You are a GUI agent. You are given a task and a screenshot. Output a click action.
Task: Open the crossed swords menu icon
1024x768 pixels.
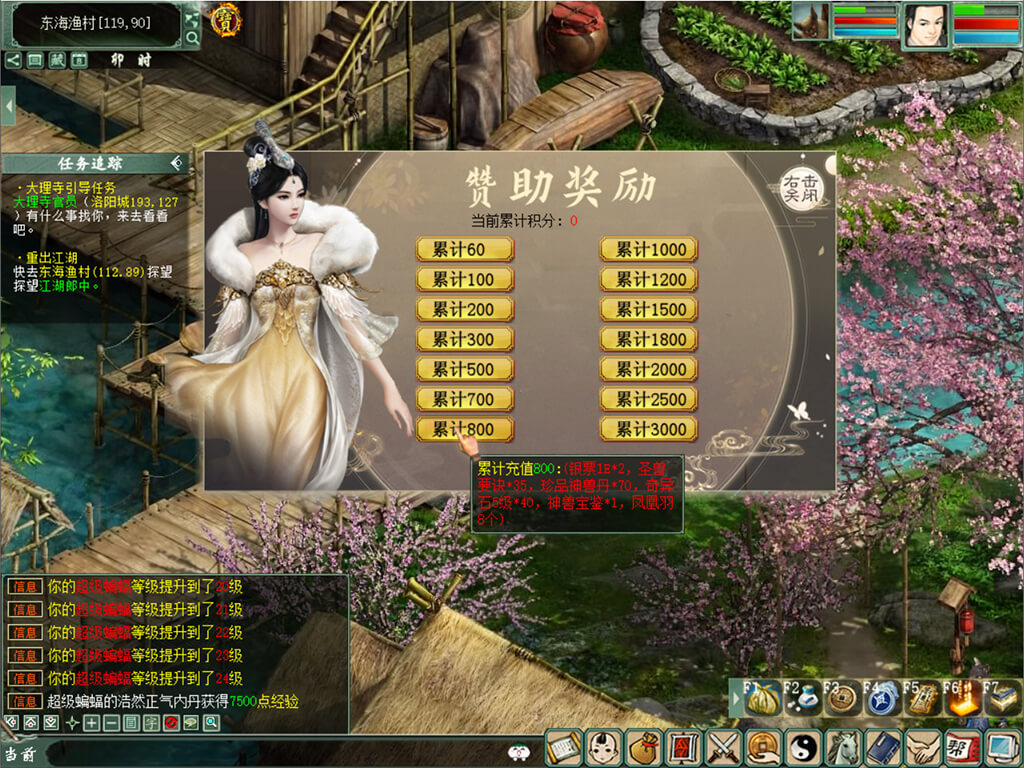(722, 747)
